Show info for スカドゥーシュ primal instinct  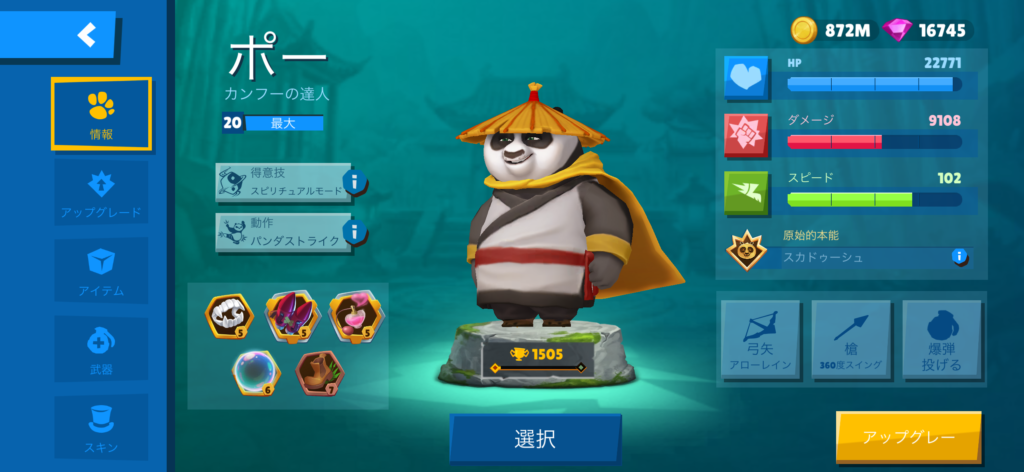point(959,256)
